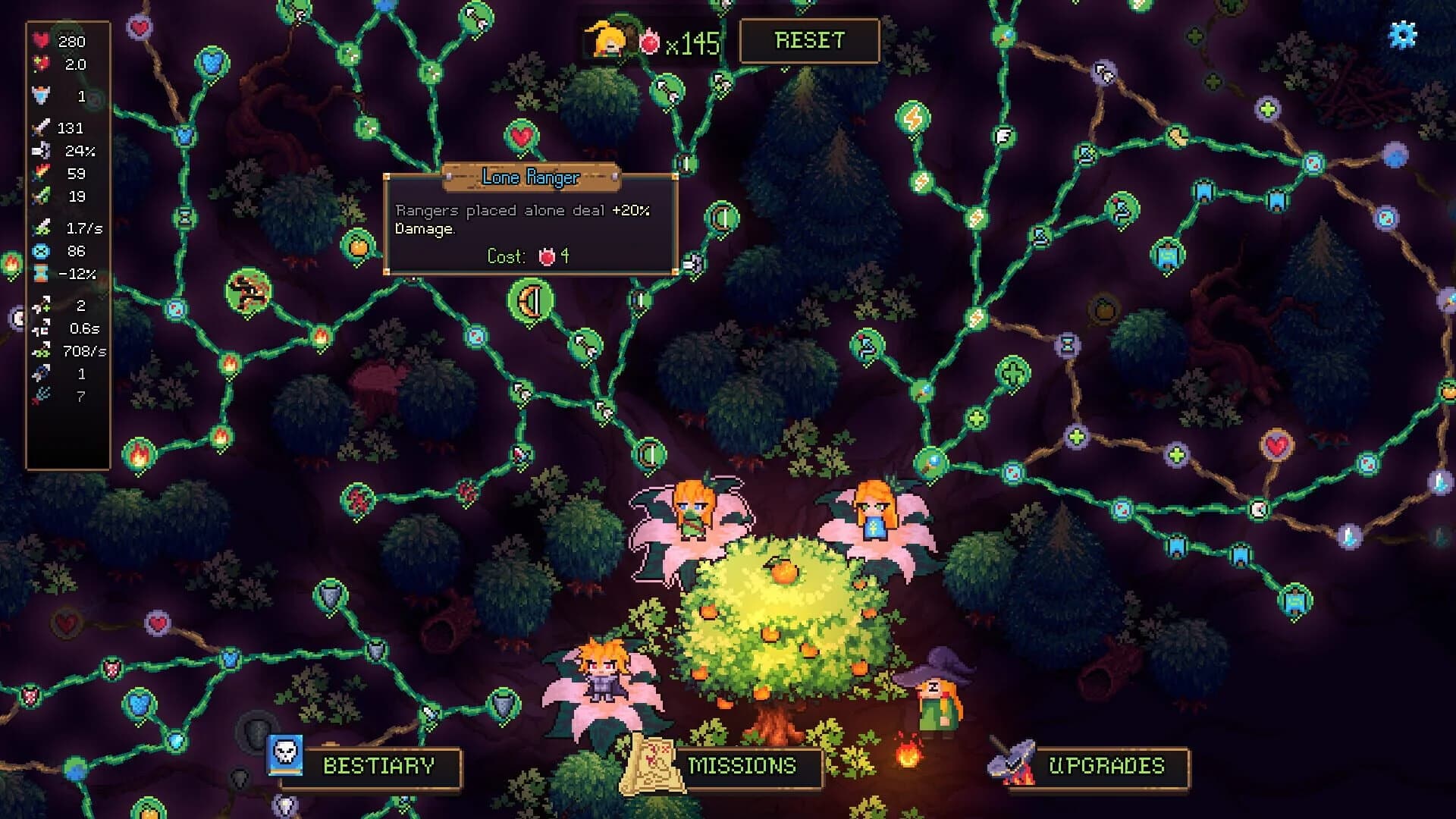Toggle the crescent moon Lone Ranger node
The width and height of the screenshot is (1456, 819).
[x=531, y=299]
